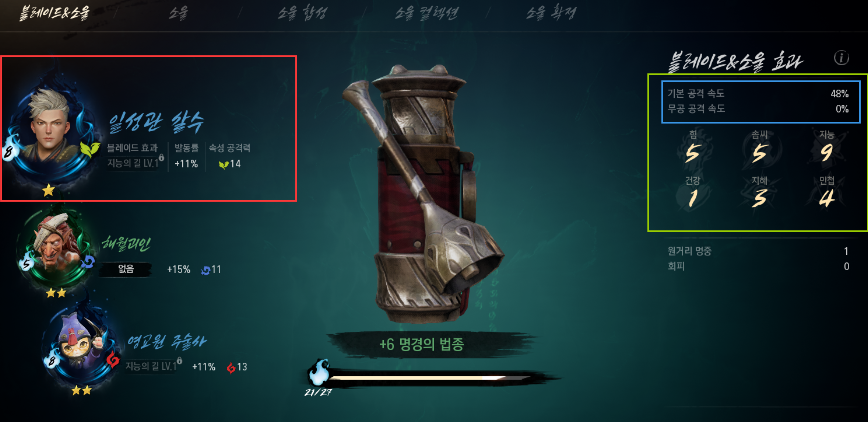The image size is (868, 422).
Task: Open the 소울 확정 tab
Action: 551,13
